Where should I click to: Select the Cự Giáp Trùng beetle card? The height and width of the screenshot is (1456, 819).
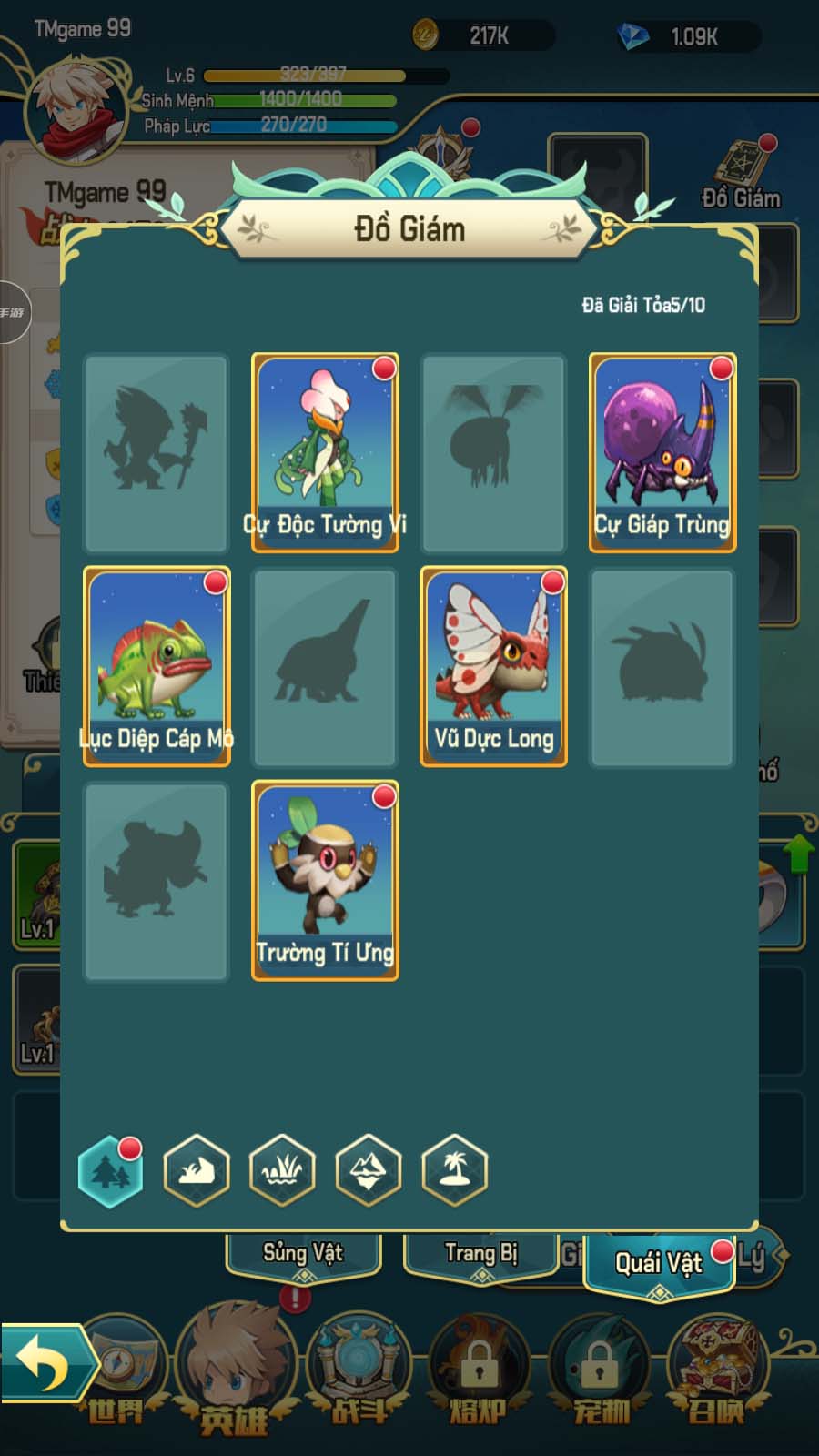[662, 452]
